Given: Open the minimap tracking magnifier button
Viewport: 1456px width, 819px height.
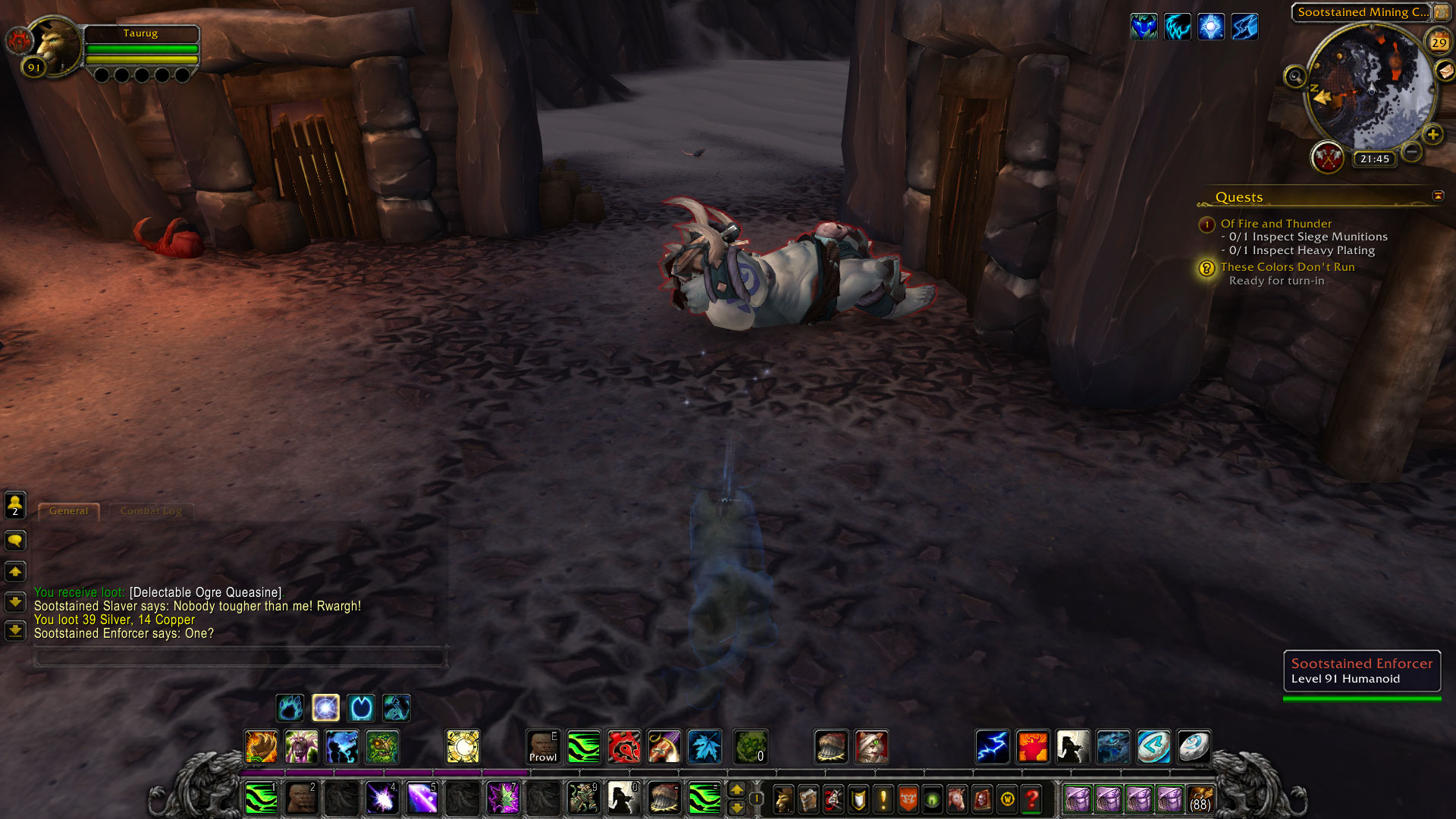Looking at the screenshot, I should click(x=1294, y=77).
